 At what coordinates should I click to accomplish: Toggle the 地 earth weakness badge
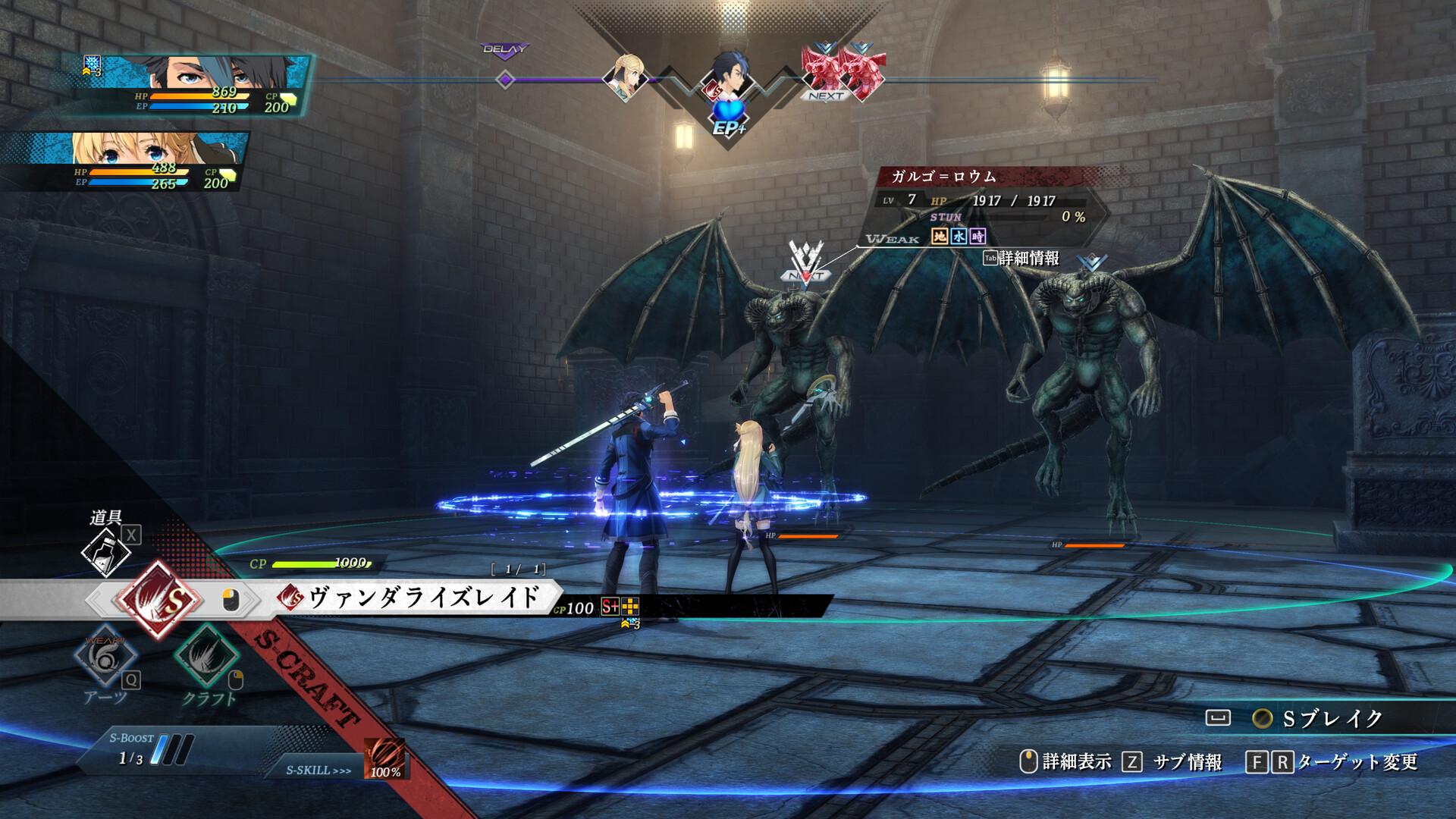(x=939, y=237)
